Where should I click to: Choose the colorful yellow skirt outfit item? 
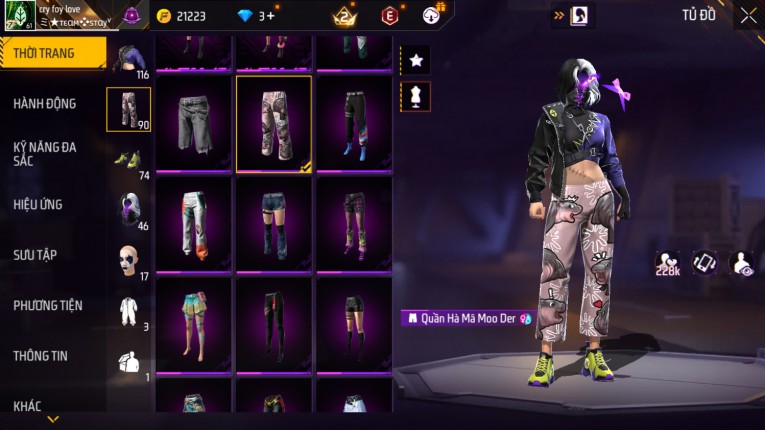tap(193, 324)
